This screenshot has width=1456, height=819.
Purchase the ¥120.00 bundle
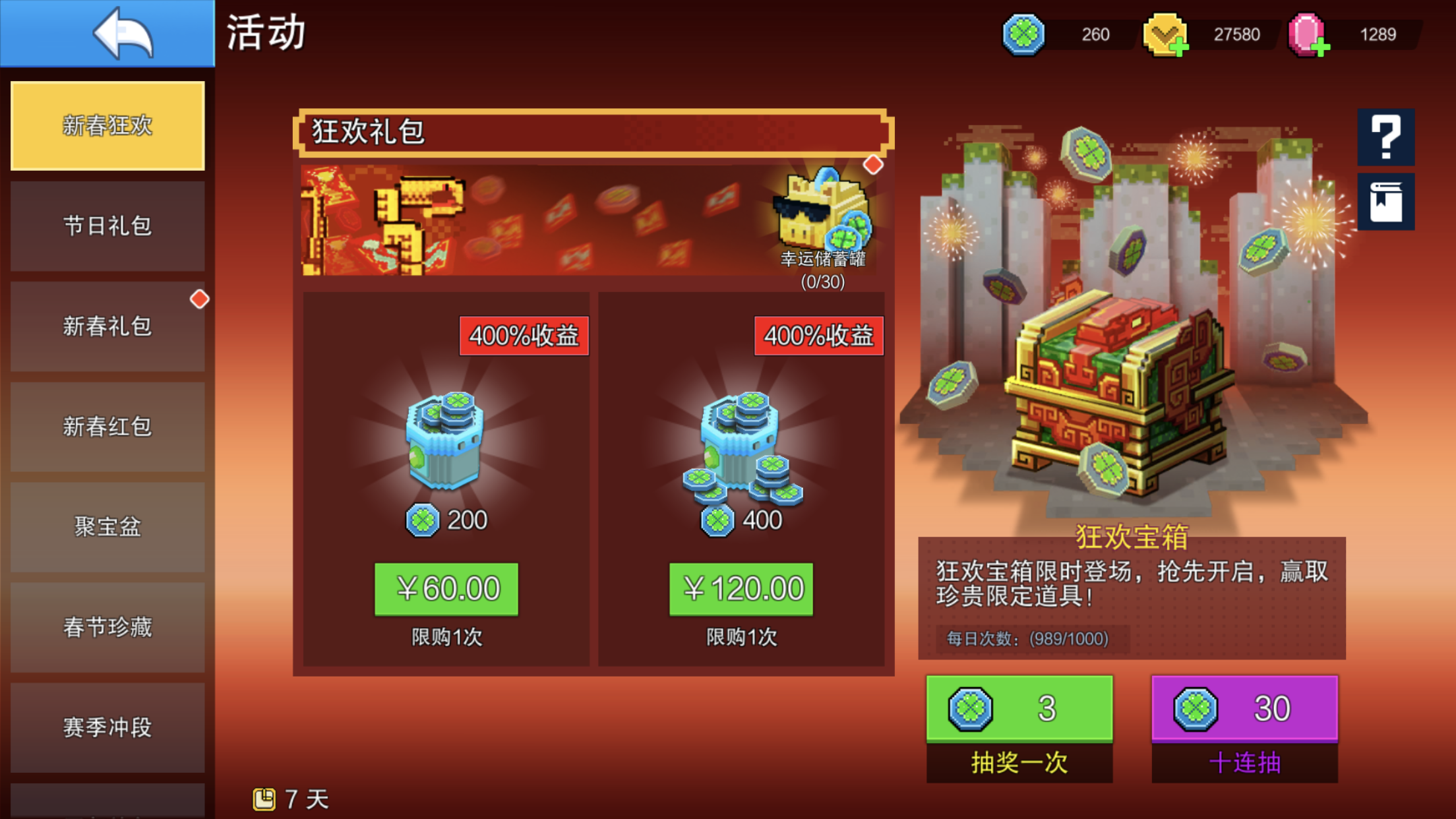[741, 589]
